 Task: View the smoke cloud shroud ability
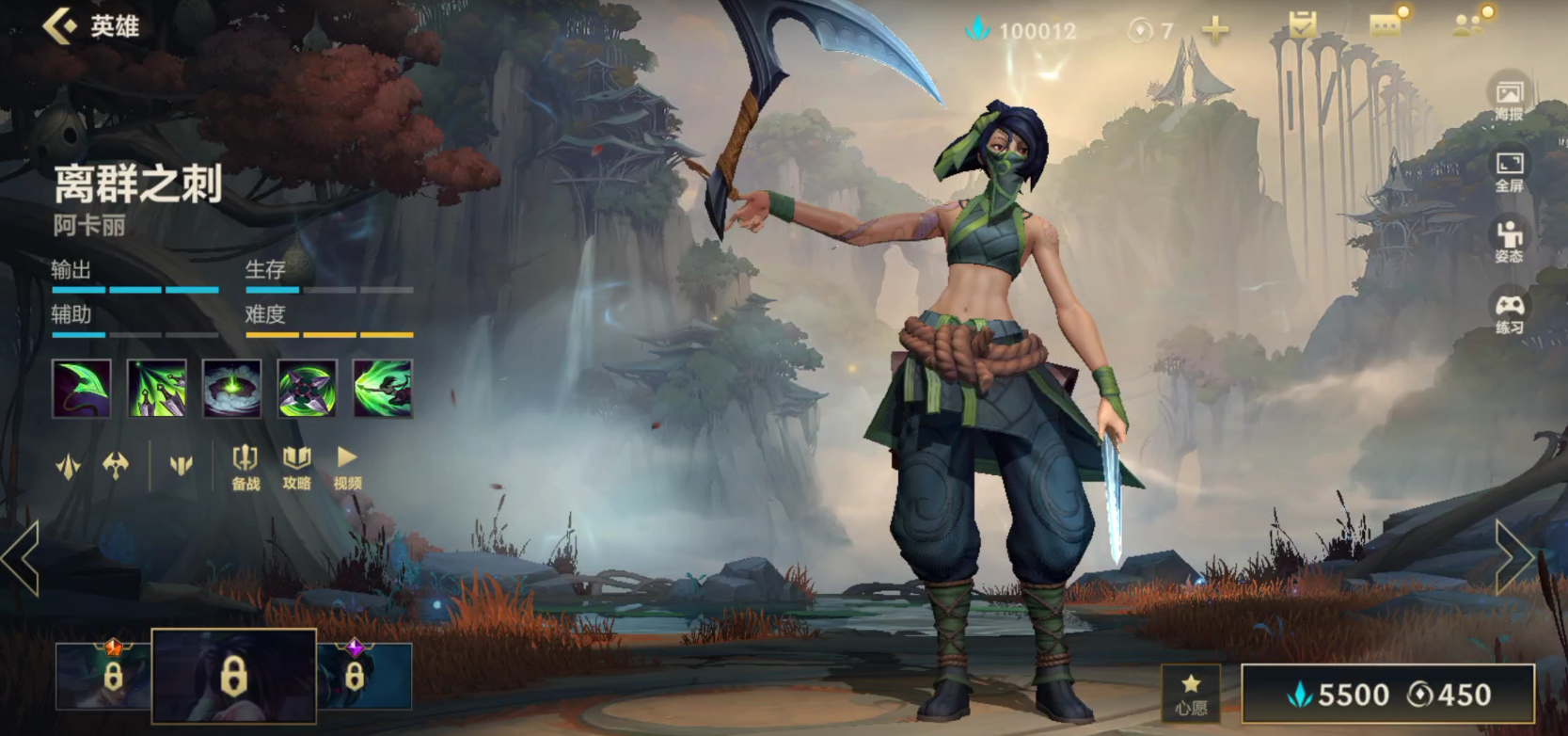231,388
